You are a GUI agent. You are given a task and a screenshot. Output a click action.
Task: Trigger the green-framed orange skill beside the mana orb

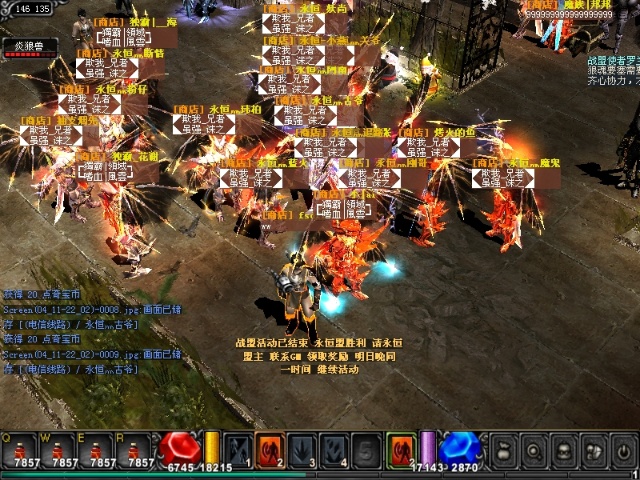tap(401, 449)
